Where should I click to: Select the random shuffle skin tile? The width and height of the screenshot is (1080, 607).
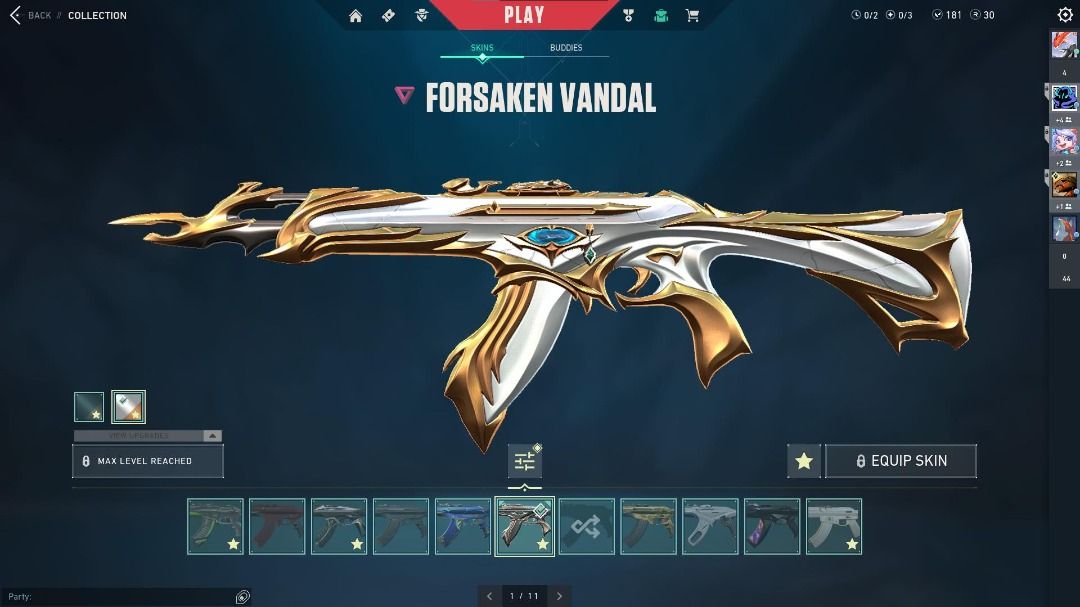[x=587, y=527]
